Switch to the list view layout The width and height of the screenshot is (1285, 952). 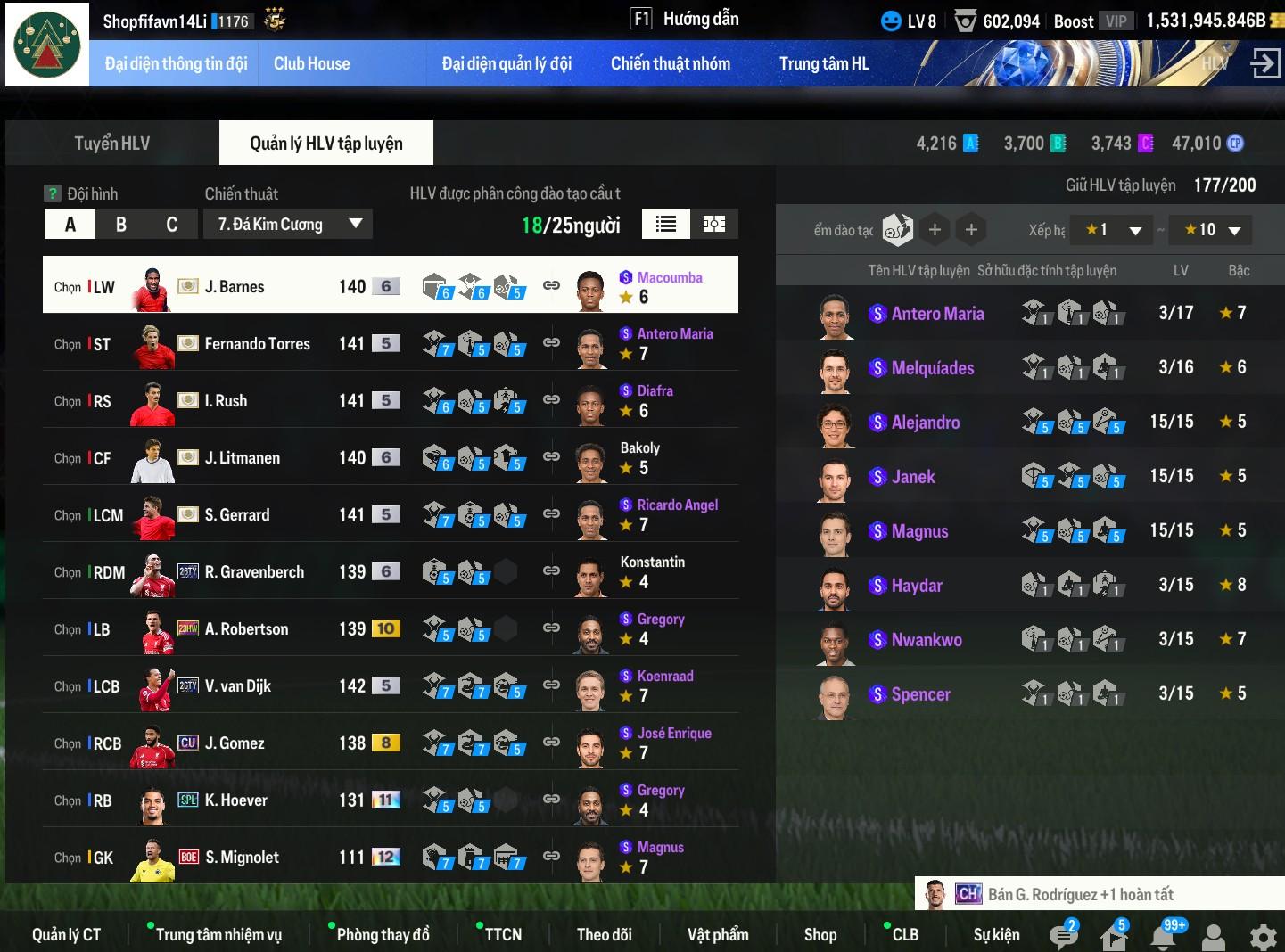[x=666, y=225]
